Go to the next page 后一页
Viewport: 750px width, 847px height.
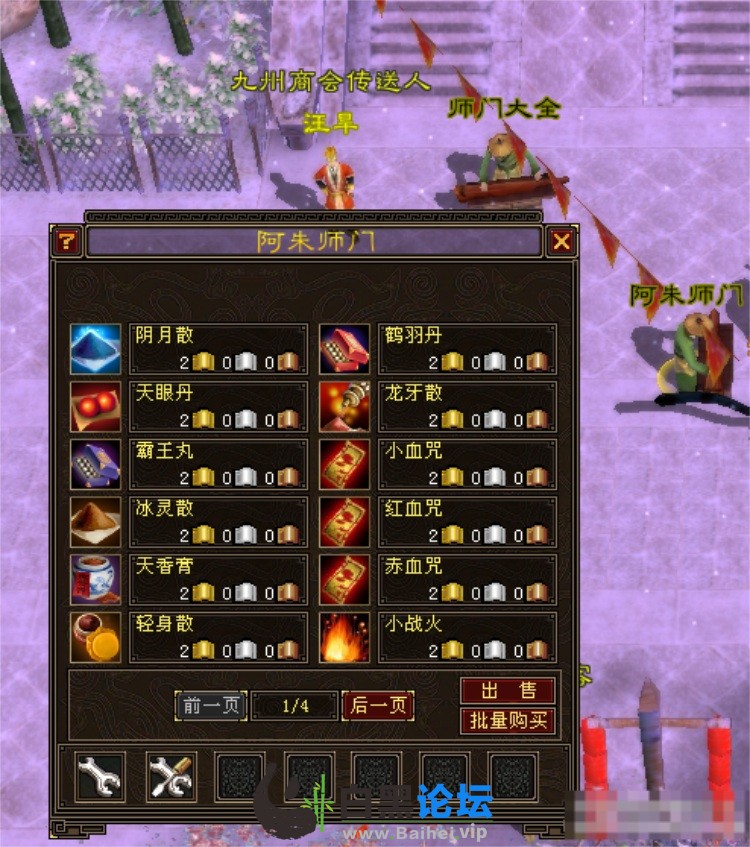[378, 706]
